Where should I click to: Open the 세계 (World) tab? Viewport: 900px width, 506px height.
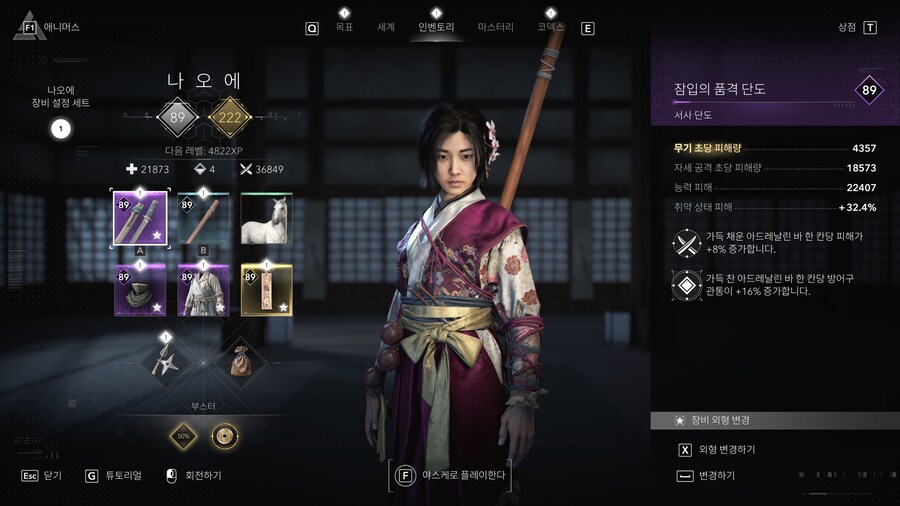386,27
